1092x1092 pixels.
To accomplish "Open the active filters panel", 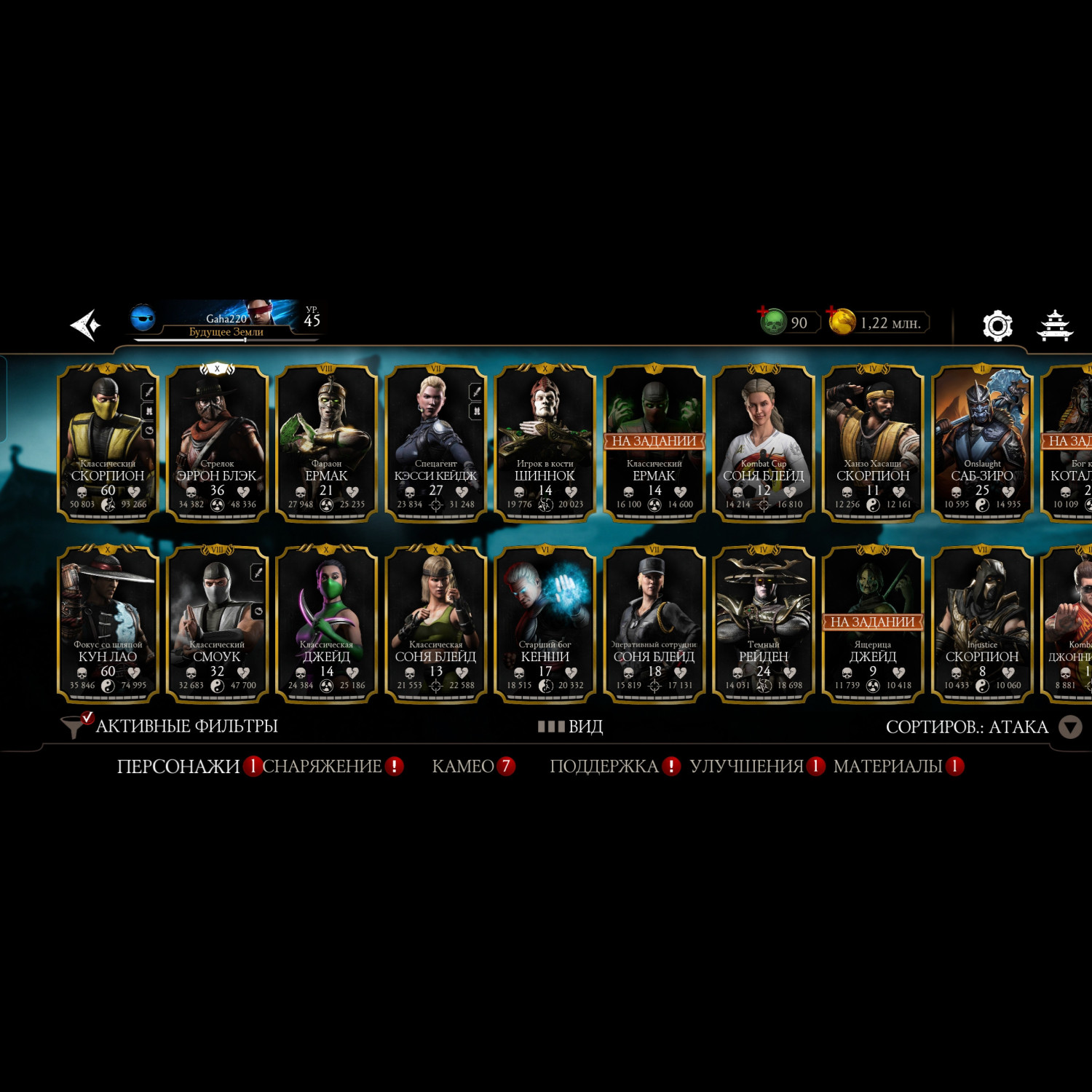I will [x=171, y=726].
